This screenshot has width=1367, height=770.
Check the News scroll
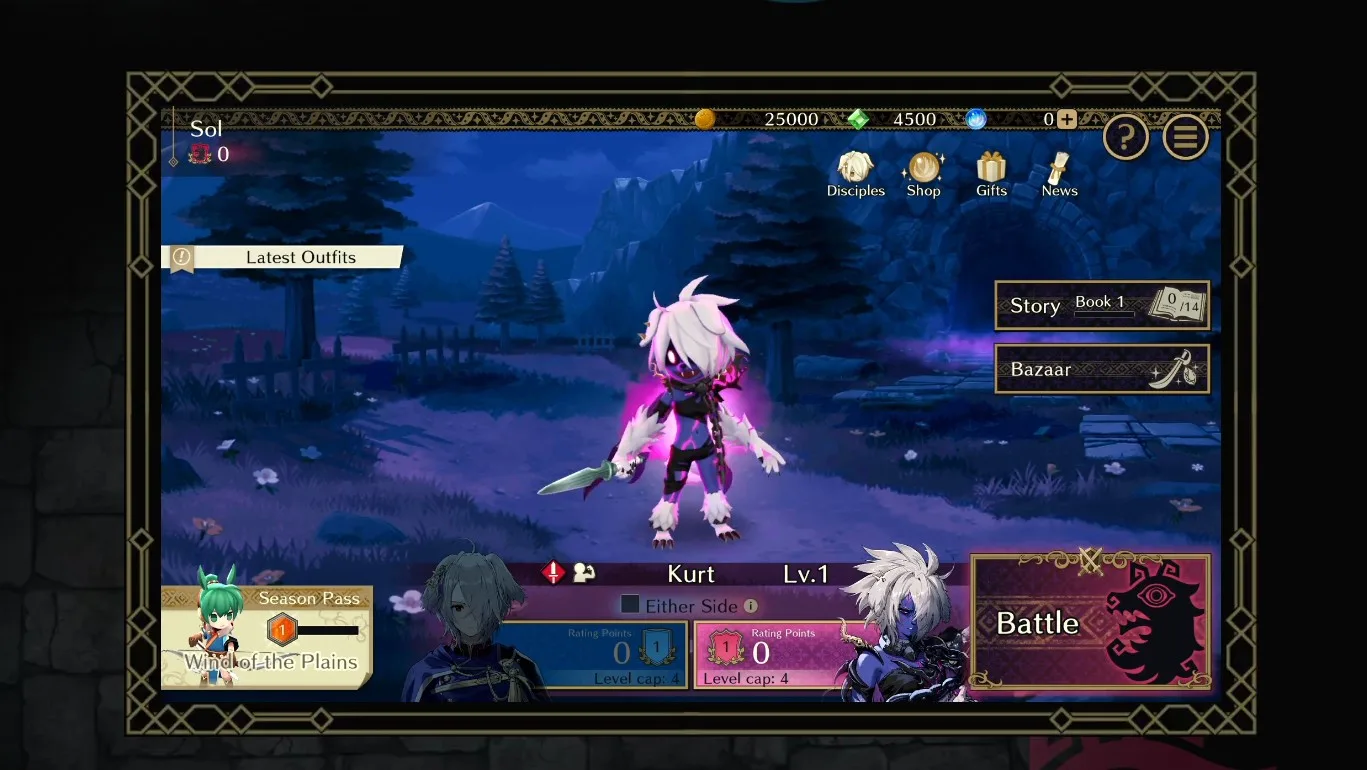tap(1057, 172)
